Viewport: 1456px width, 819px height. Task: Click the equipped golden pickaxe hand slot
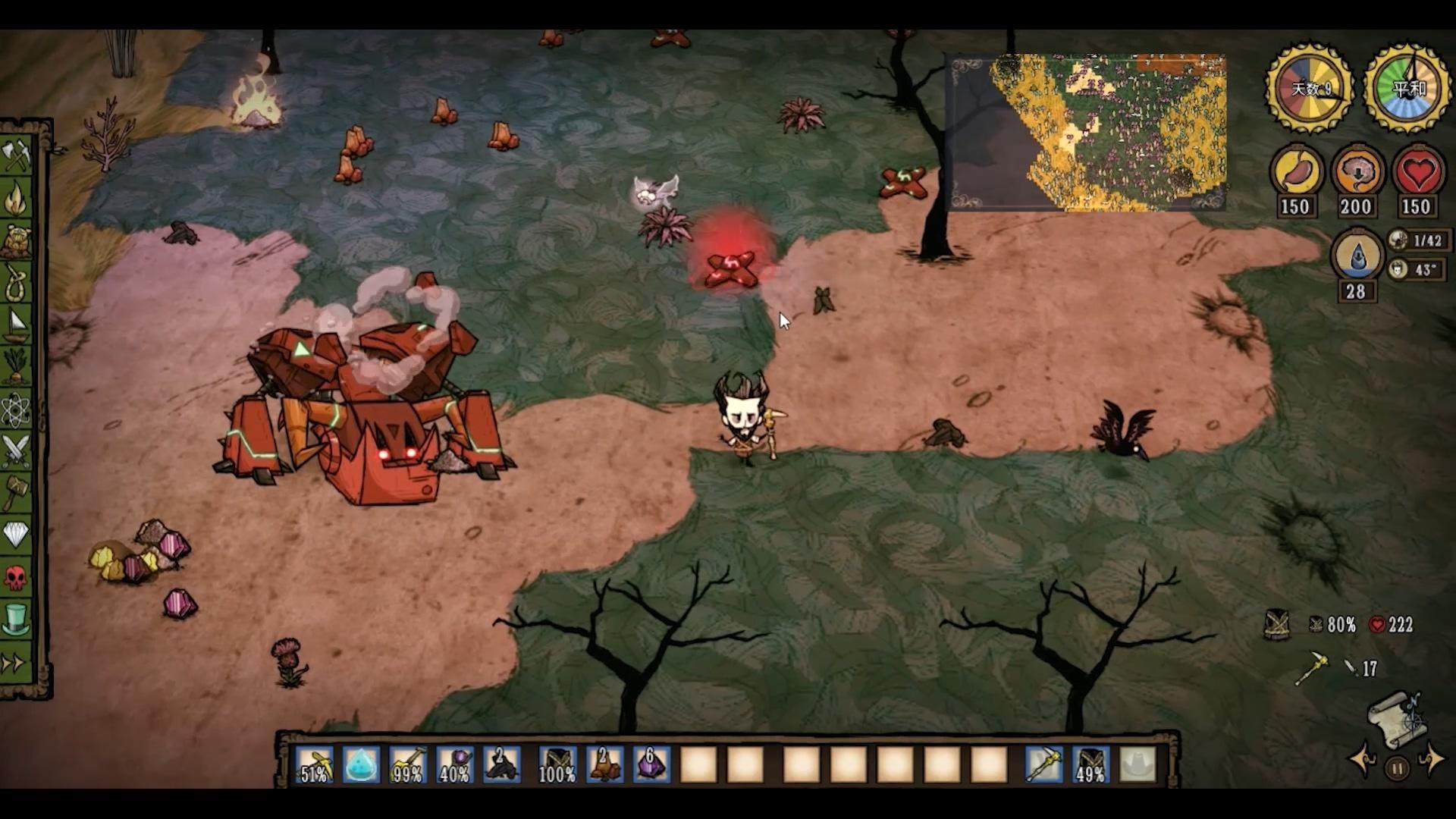pos(1043,764)
